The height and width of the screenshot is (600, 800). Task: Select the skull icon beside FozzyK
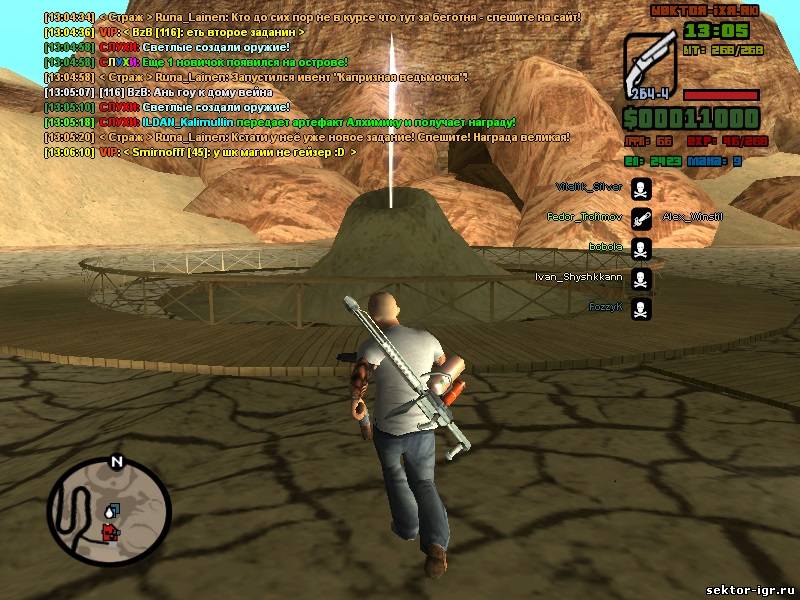tap(642, 308)
